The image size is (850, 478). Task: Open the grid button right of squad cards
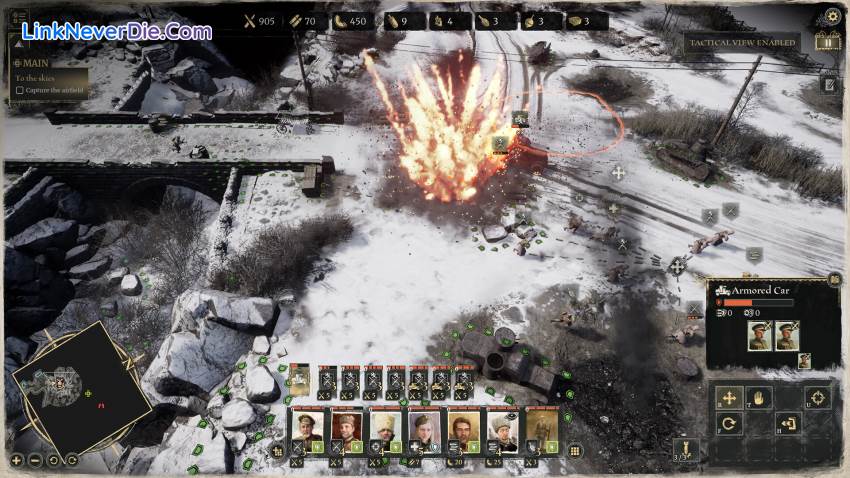pos(575,450)
